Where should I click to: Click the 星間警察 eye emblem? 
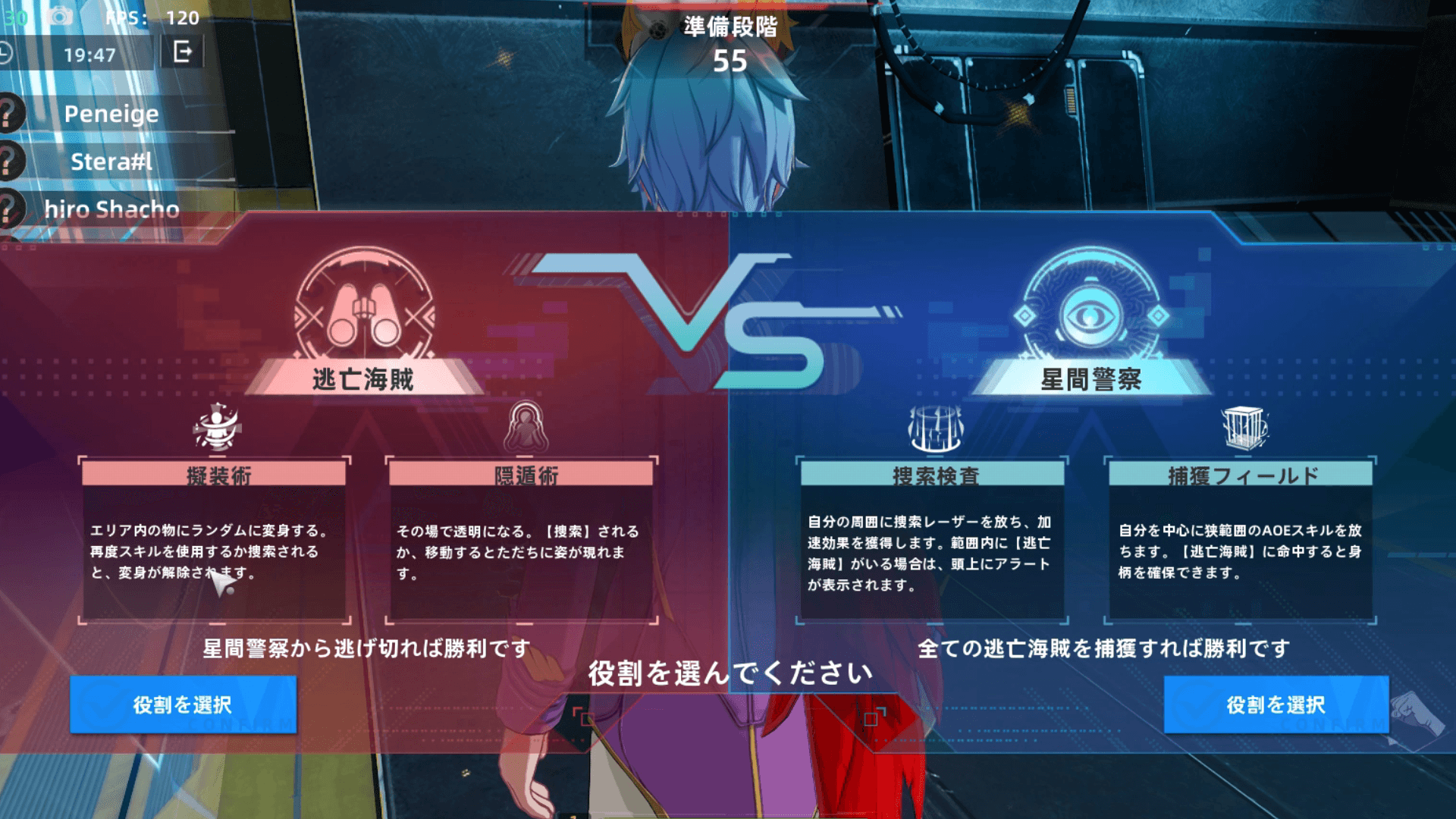point(1090,307)
